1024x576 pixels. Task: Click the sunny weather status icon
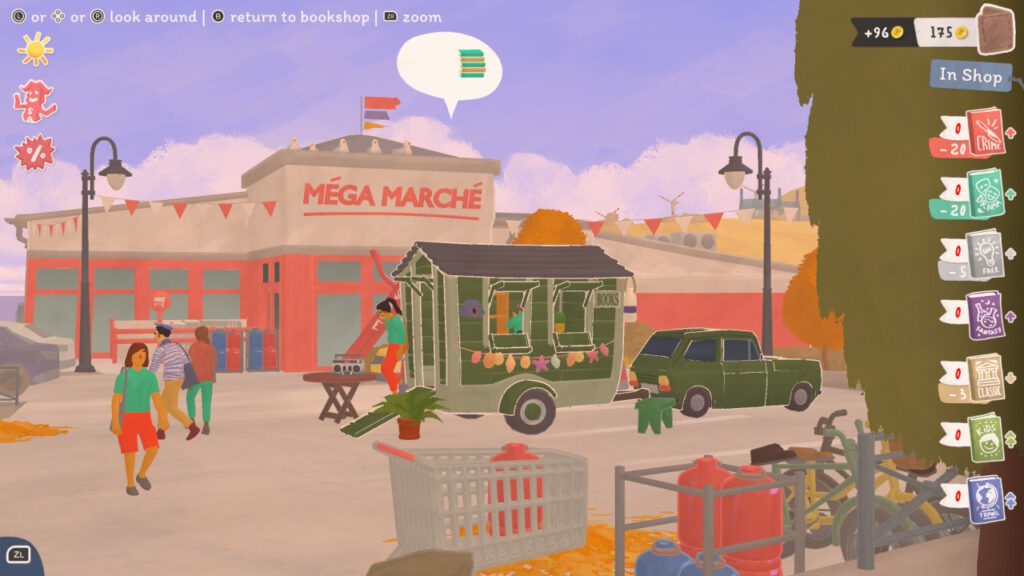point(35,49)
